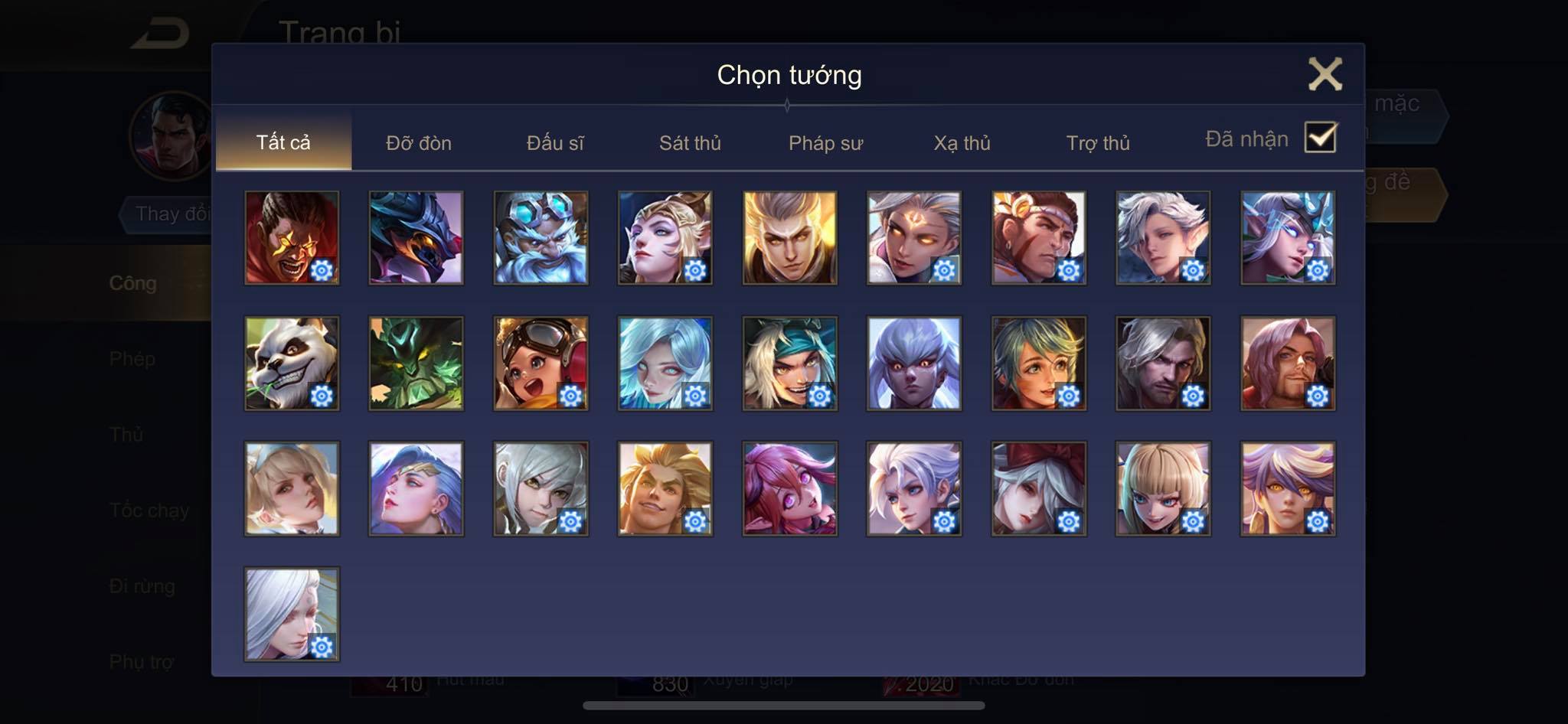The width and height of the screenshot is (1568, 724).
Task: Select the white-bearded dwarf with goggles
Action: click(541, 237)
